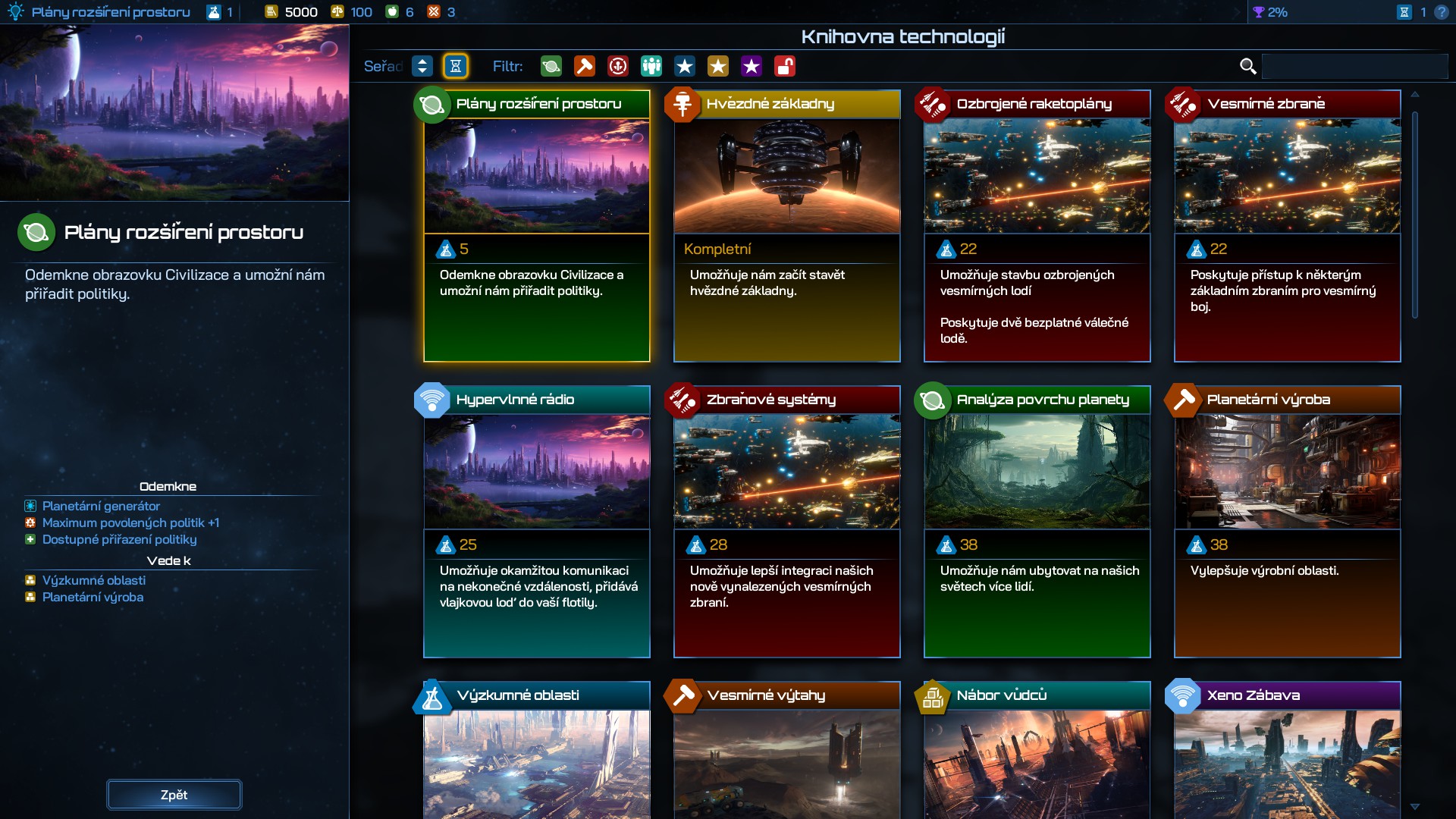This screenshot has height=819, width=1456.
Task: Filter by the orange hammer category
Action: pos(585,67)
